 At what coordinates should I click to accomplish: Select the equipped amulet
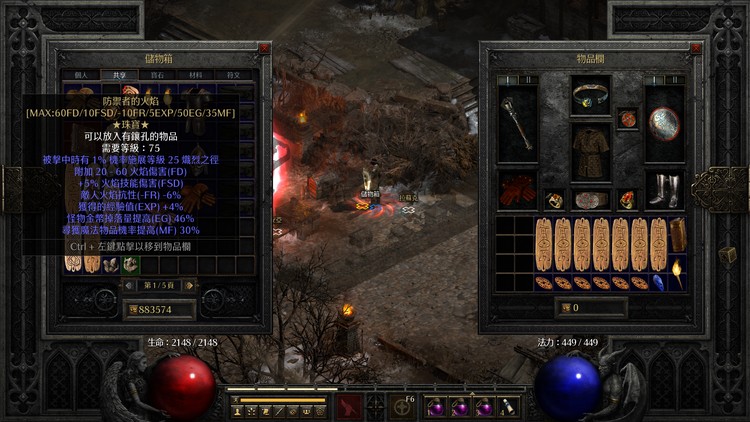coord(627,119)
